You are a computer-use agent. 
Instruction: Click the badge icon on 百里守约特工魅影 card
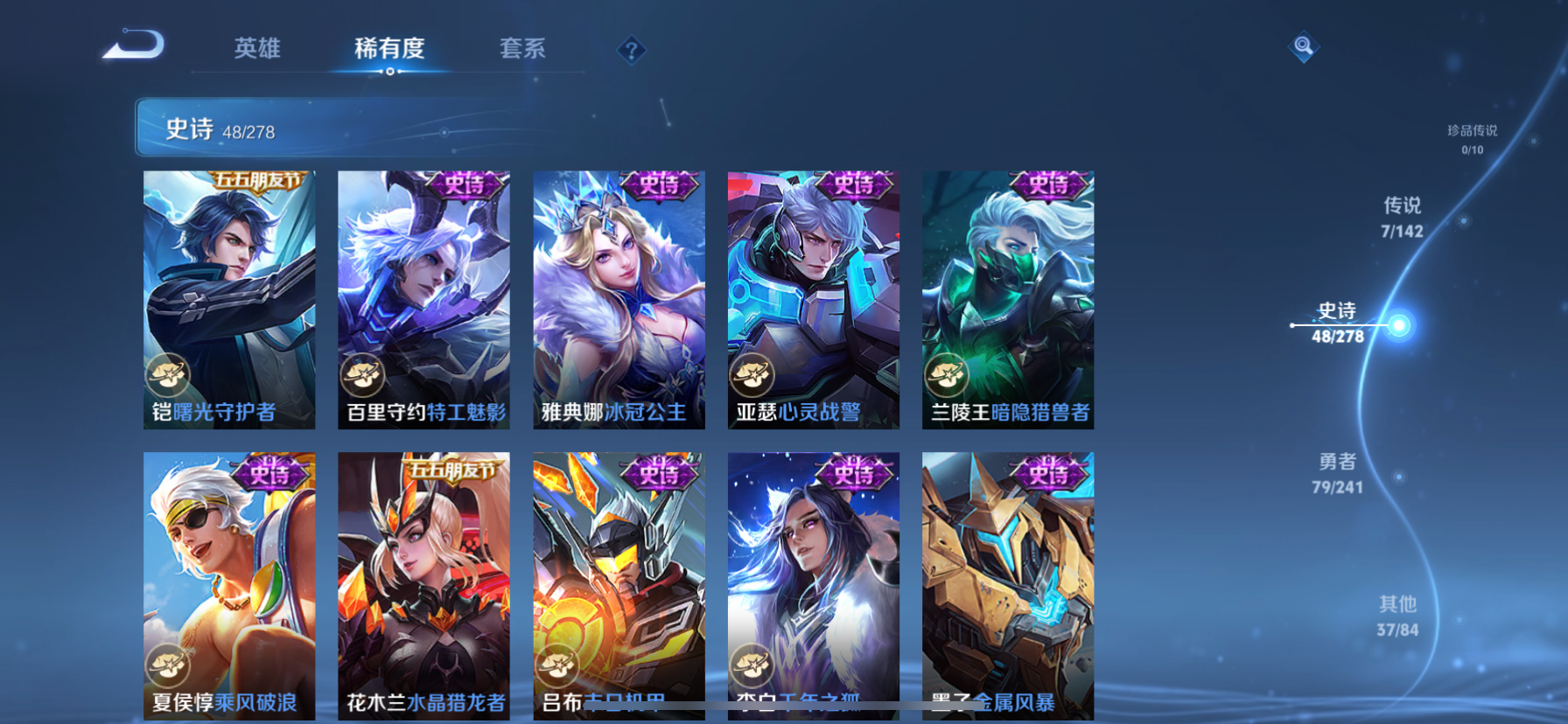coord(364,376)
